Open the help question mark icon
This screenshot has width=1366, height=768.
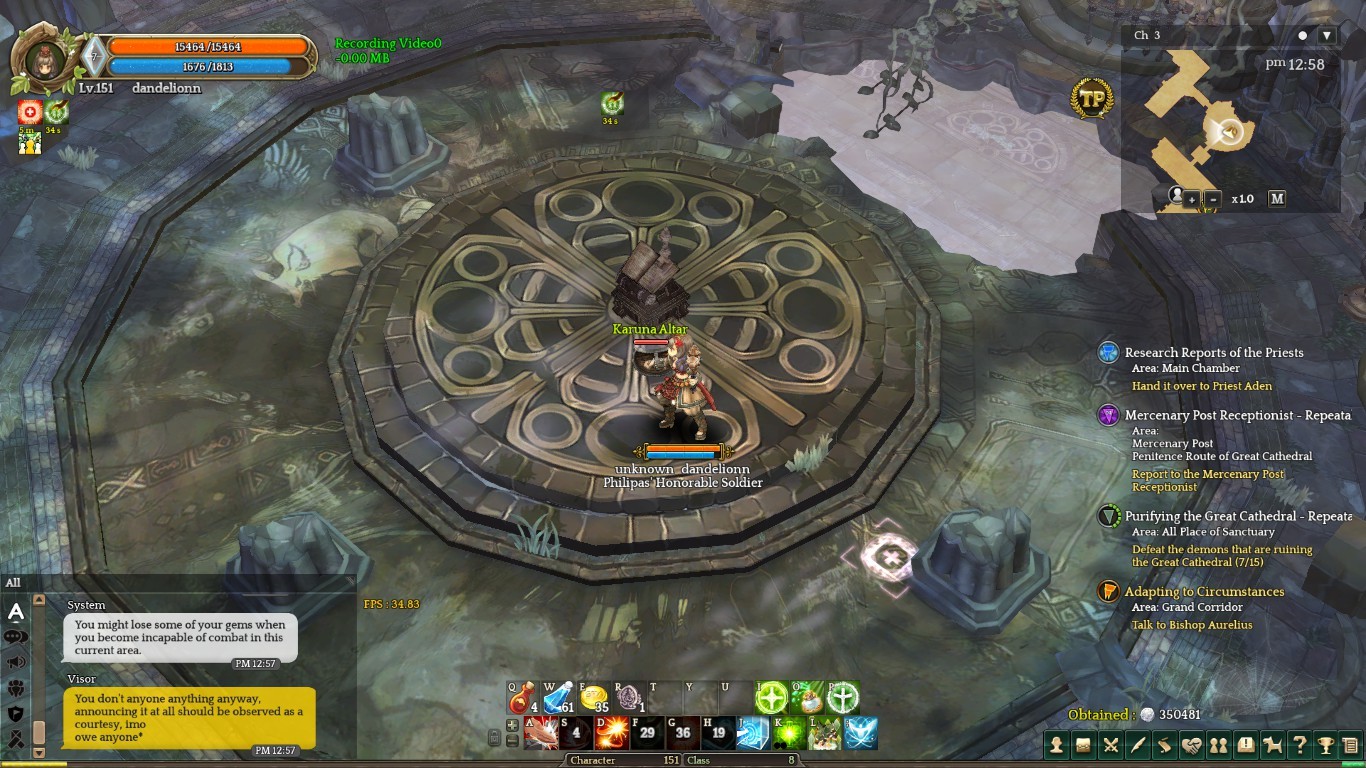coord(1299,745)
